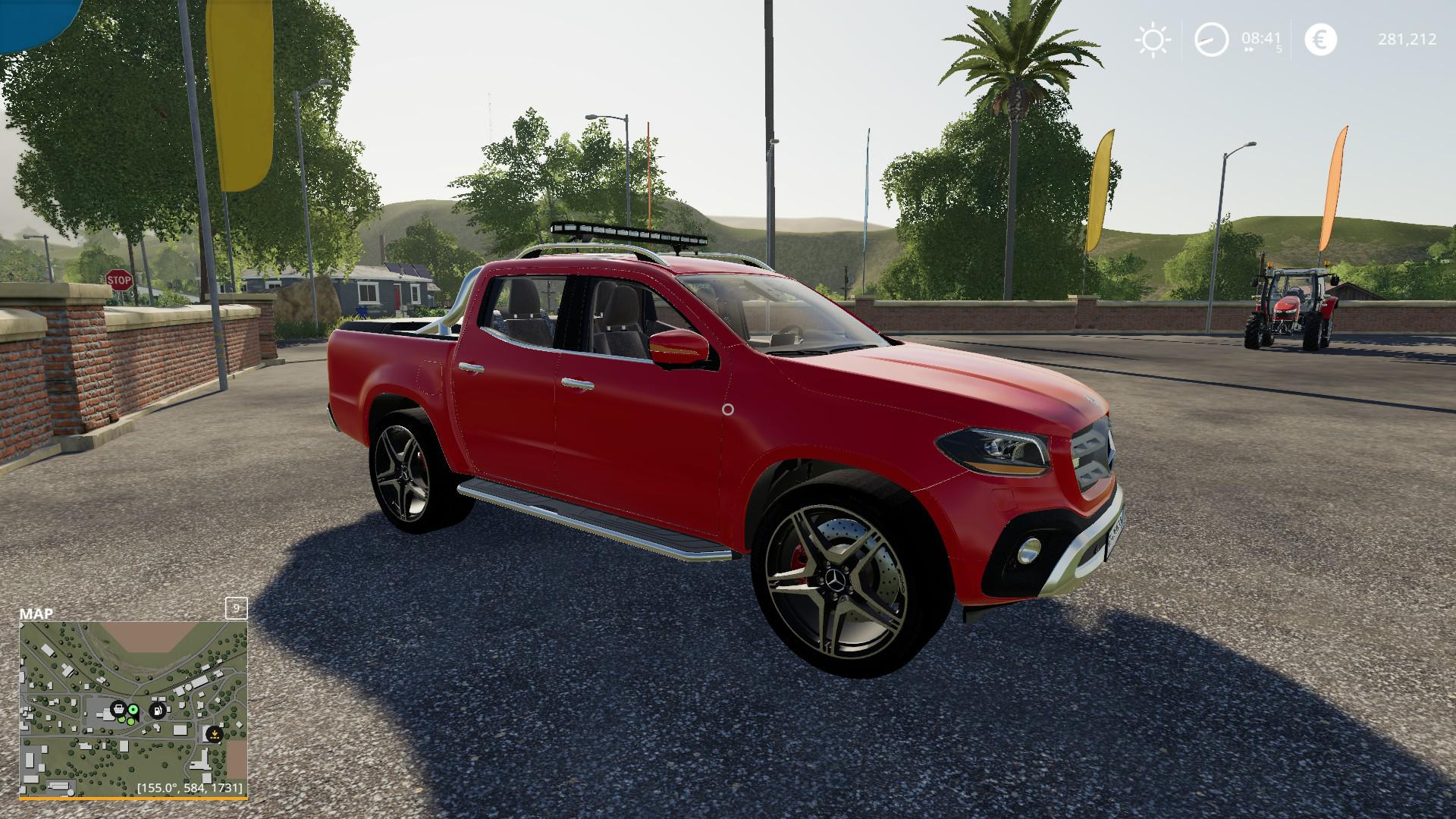This screenshot has height=819, width=1456.
Task: Click the 08:41 time display
Action: coord(1260,38)
